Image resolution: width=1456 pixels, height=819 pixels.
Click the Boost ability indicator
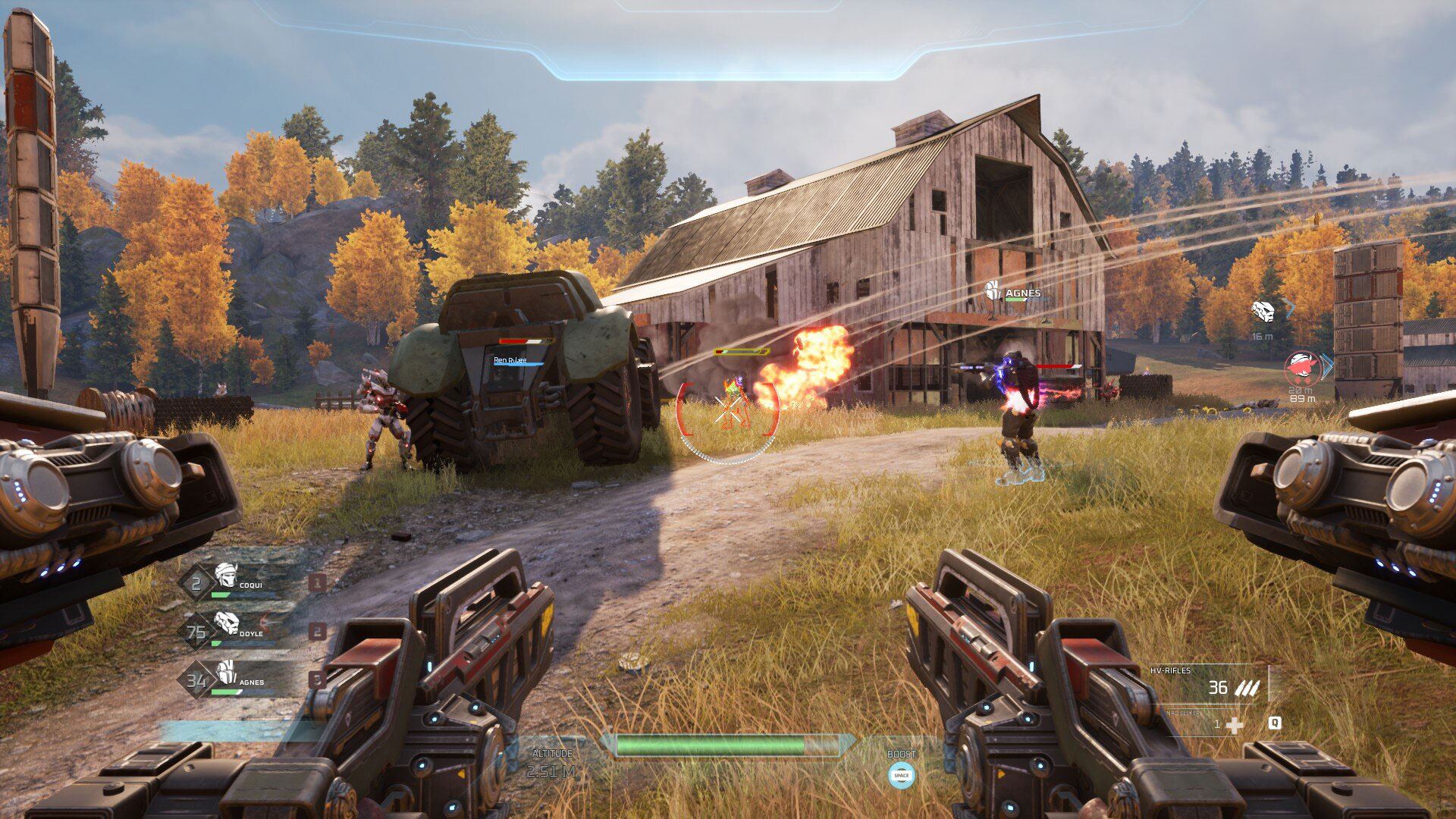pyautogui.click(x=901, y=774)
